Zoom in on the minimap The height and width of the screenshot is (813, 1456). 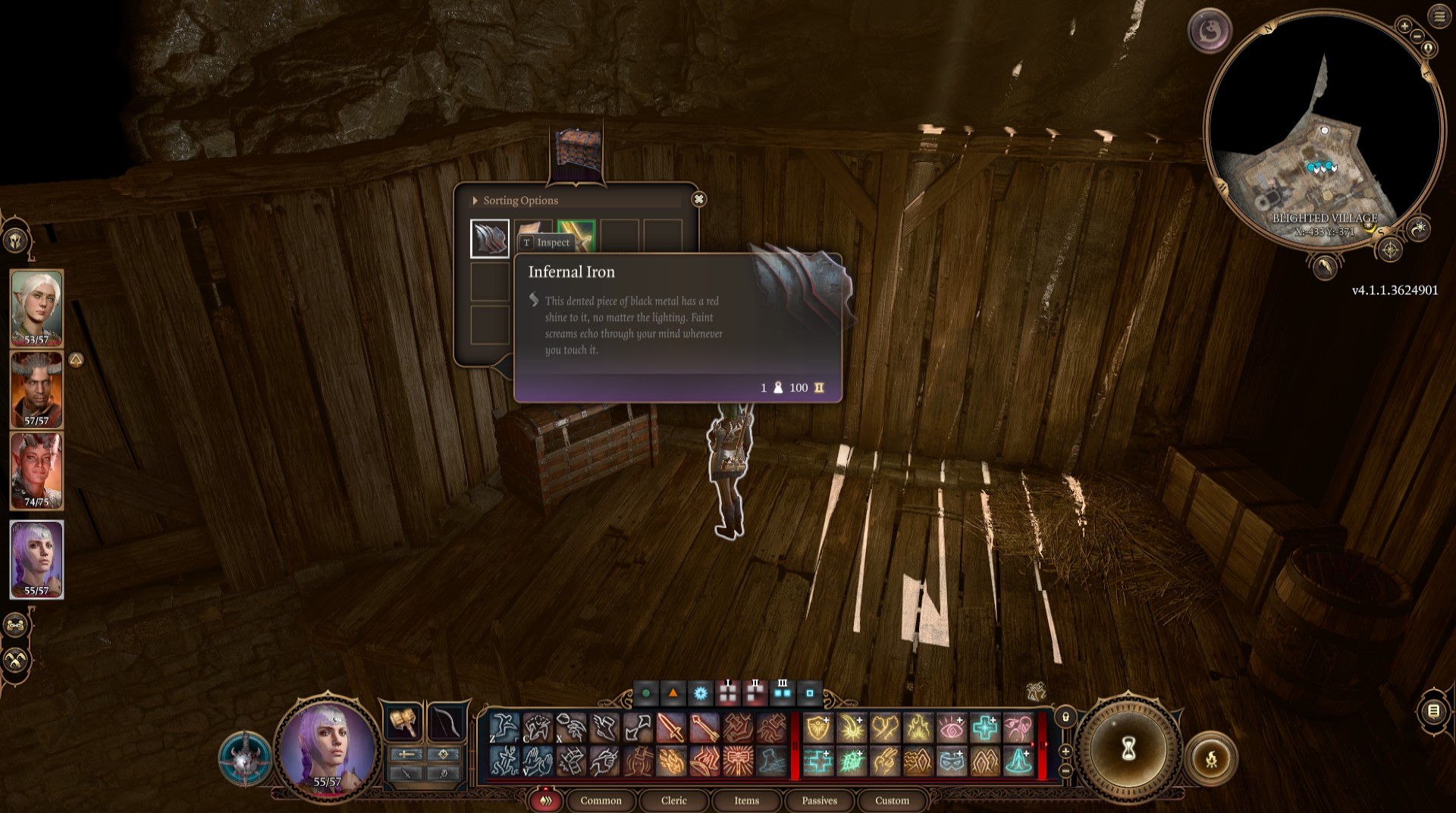click(1404, 26)
